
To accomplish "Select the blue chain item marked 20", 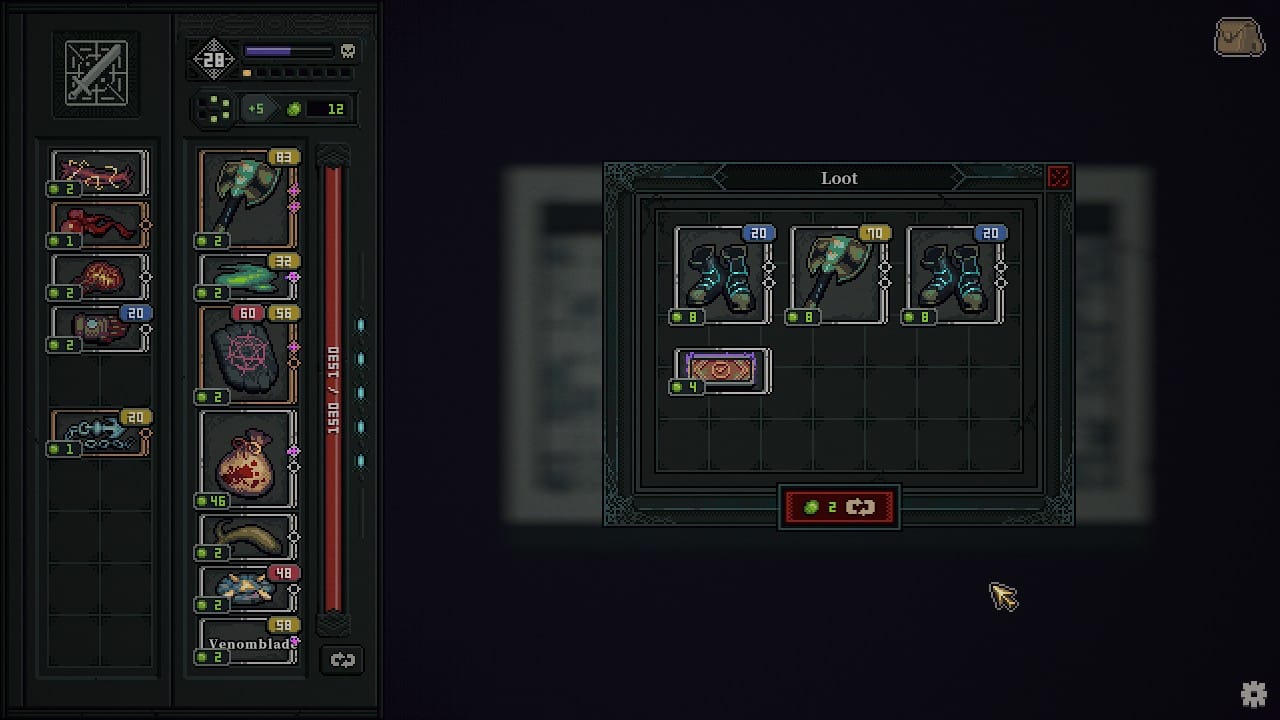I will (x=98, y=432).
